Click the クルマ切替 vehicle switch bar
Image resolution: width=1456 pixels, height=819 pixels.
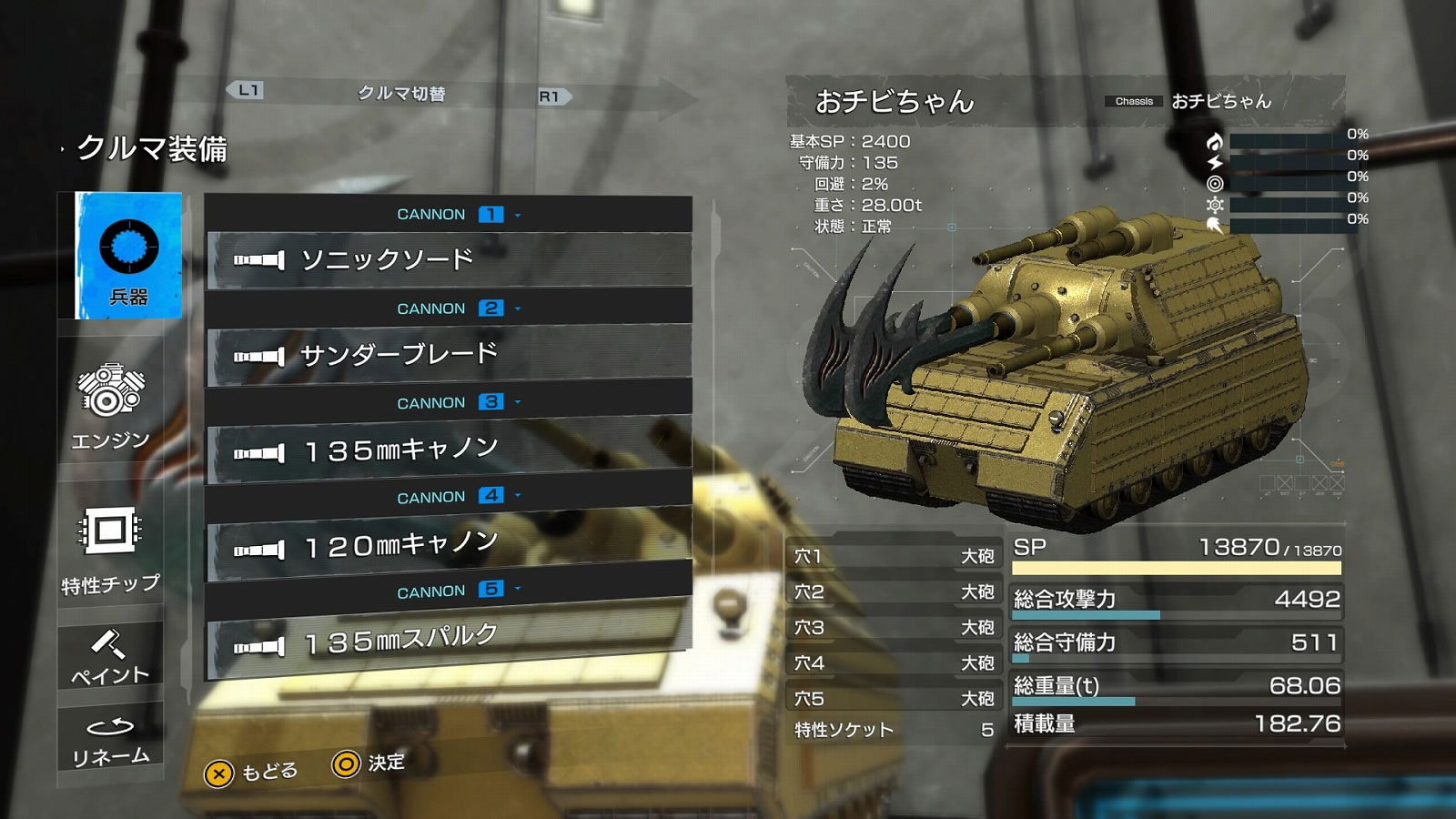[400, 94]
